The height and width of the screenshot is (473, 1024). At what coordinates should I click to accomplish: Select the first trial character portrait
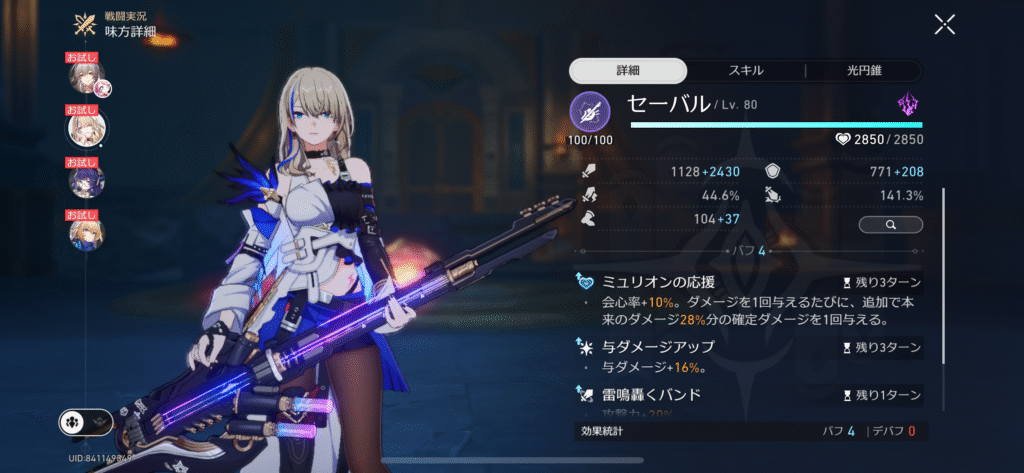click(85, 76)
